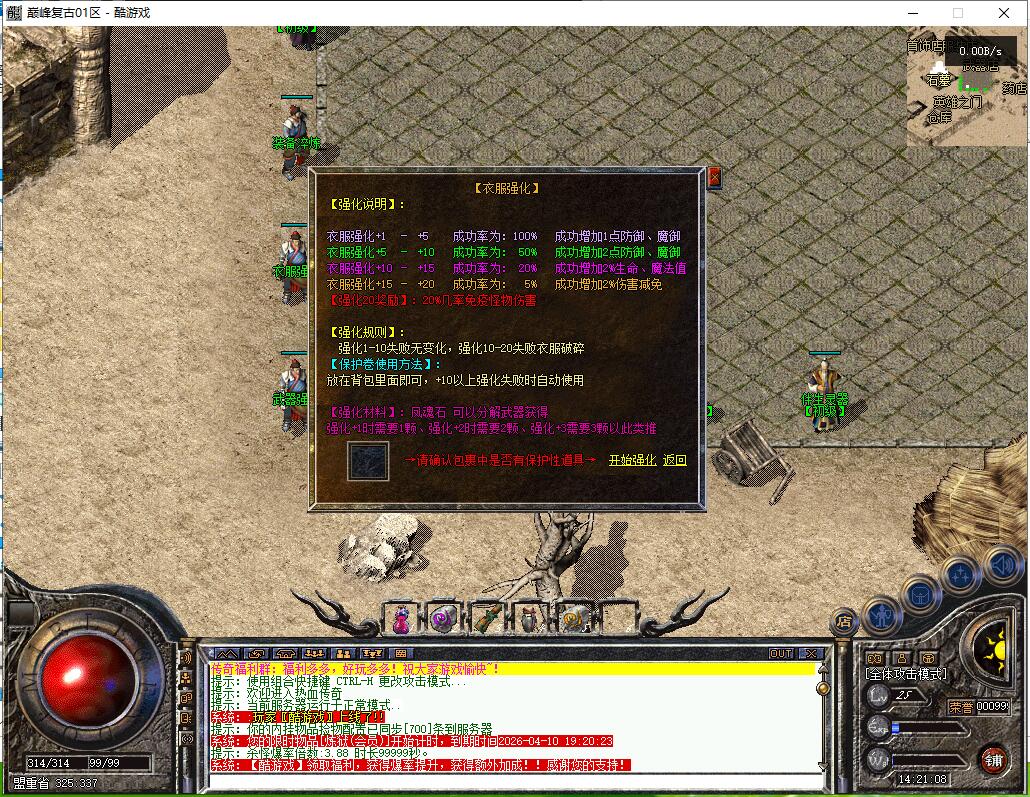
Task: Select the item slot in the enhancement dialog
Action: [x=368, y=461]
